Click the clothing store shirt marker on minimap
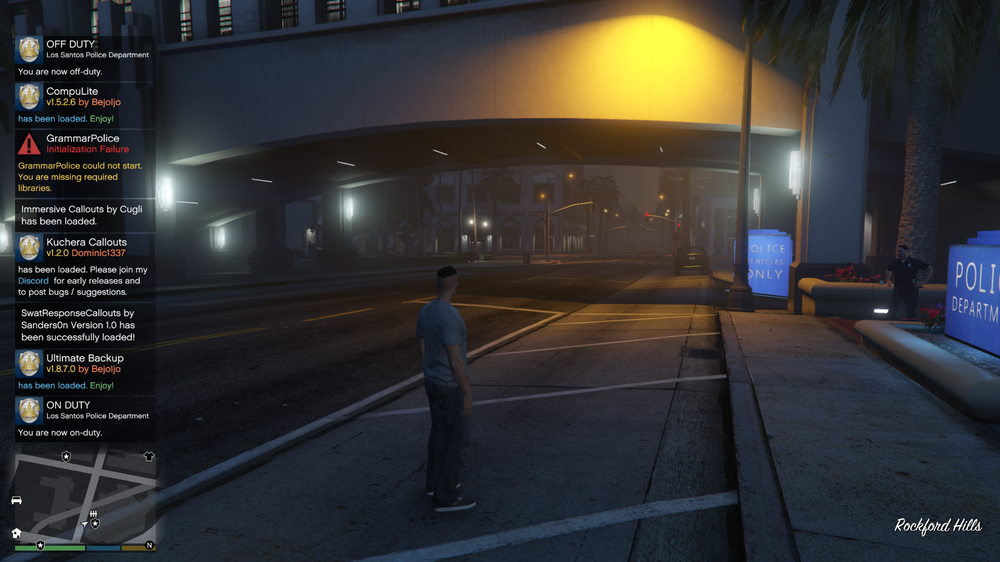The image size is (1000, 562). coord(149,456)
